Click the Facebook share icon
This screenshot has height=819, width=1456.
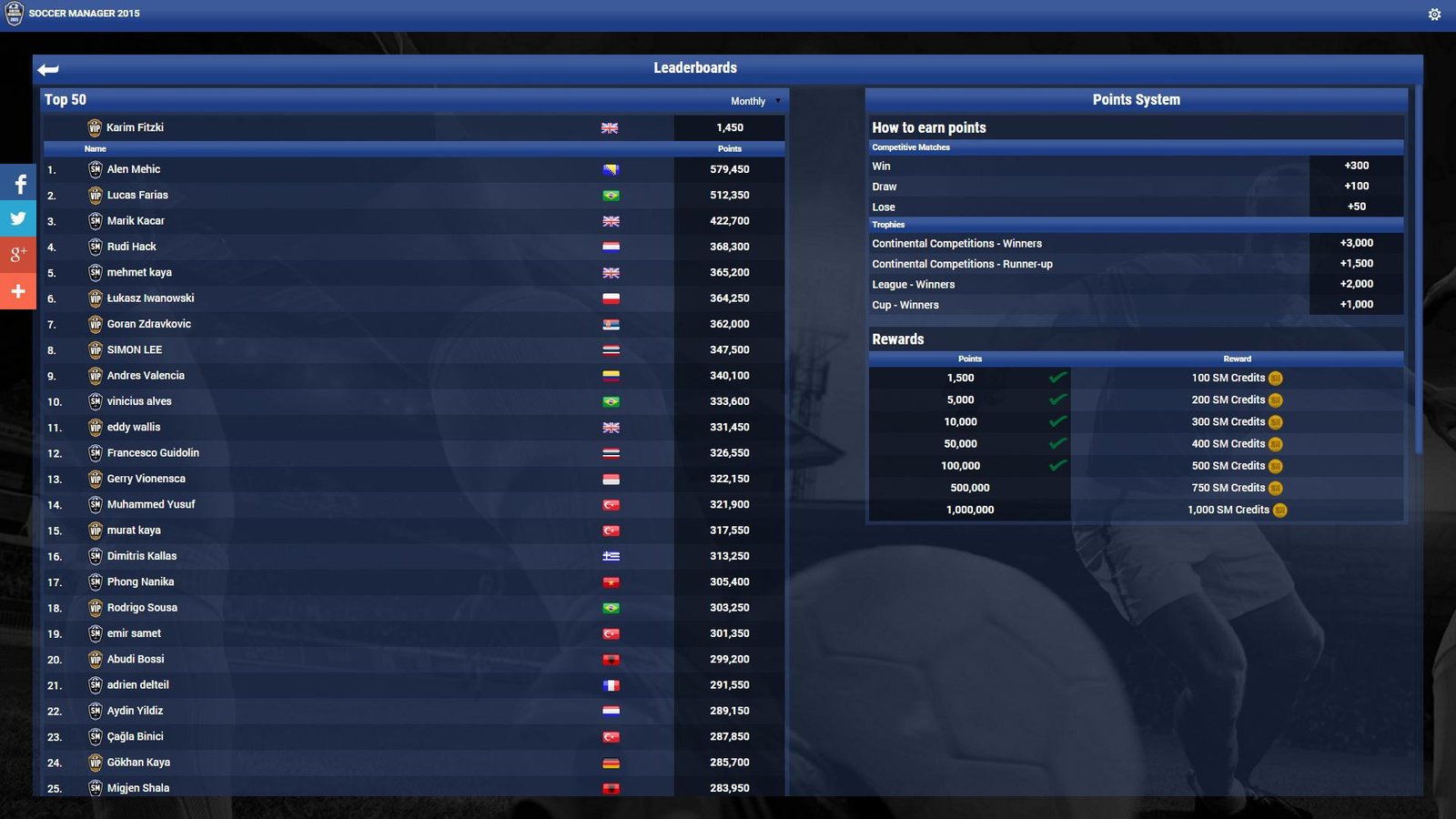tap(17, 184)
